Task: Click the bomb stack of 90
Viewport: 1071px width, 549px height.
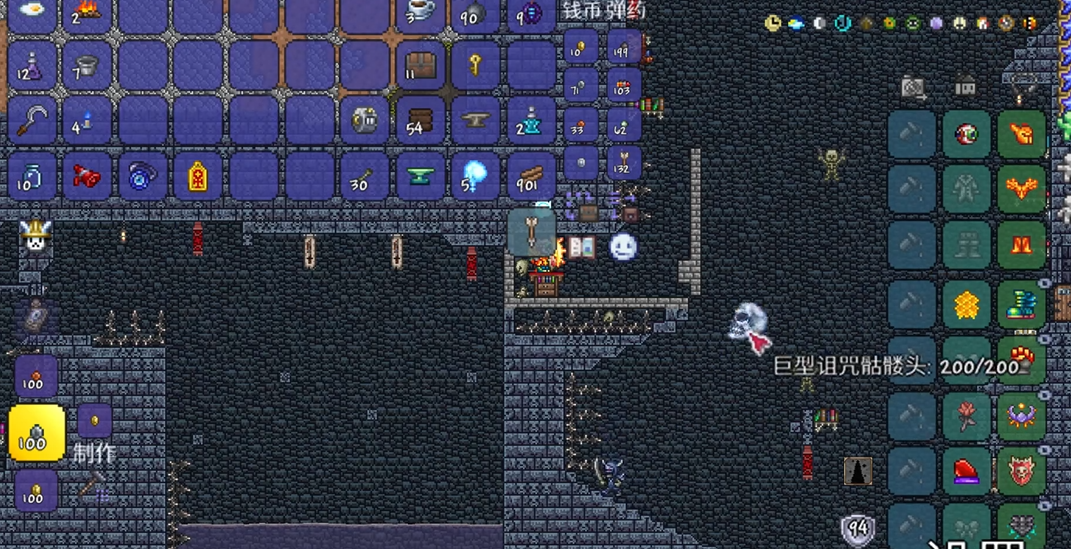Action: pos(476,12)
